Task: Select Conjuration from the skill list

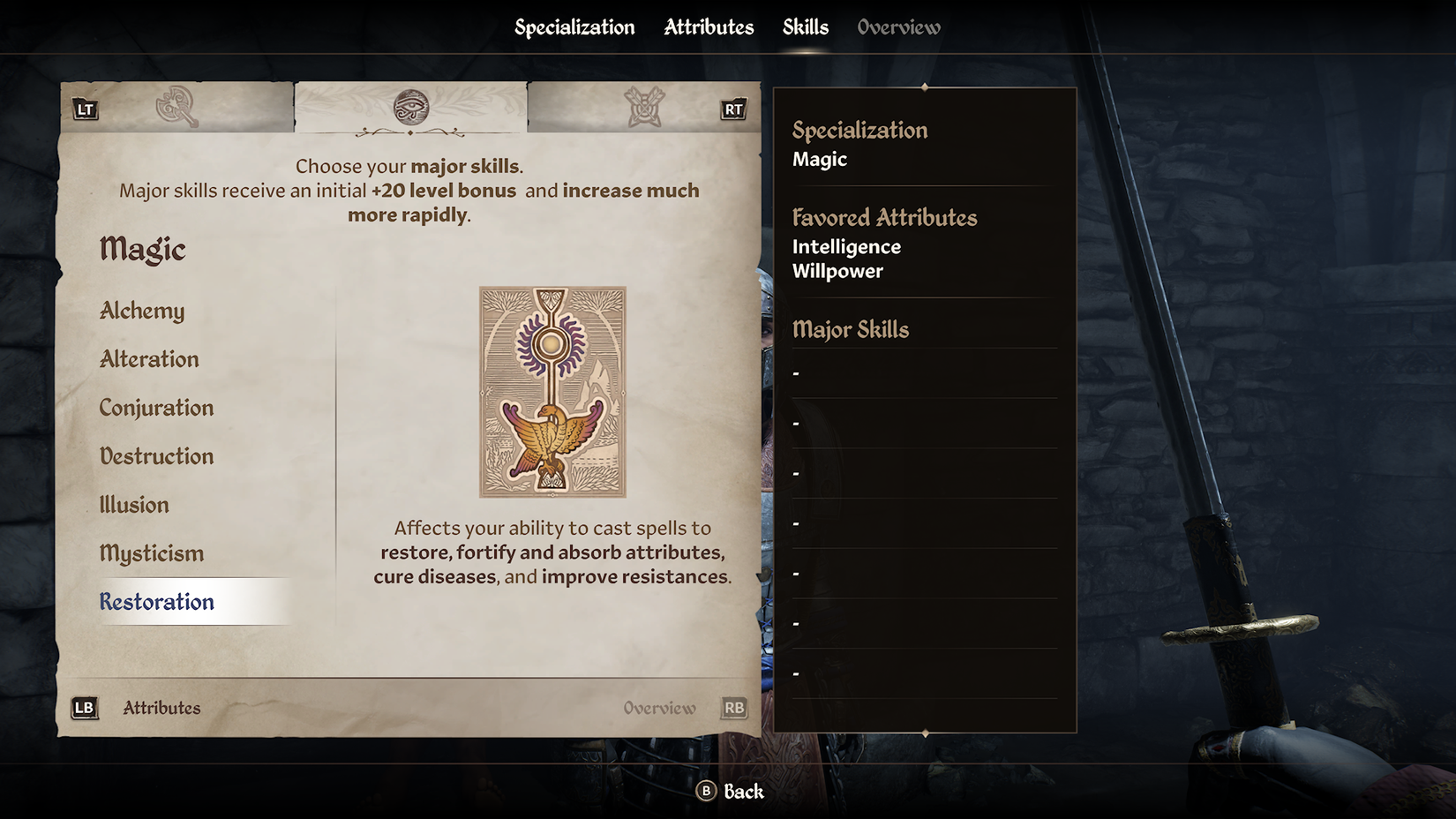Action: [156, 408]
